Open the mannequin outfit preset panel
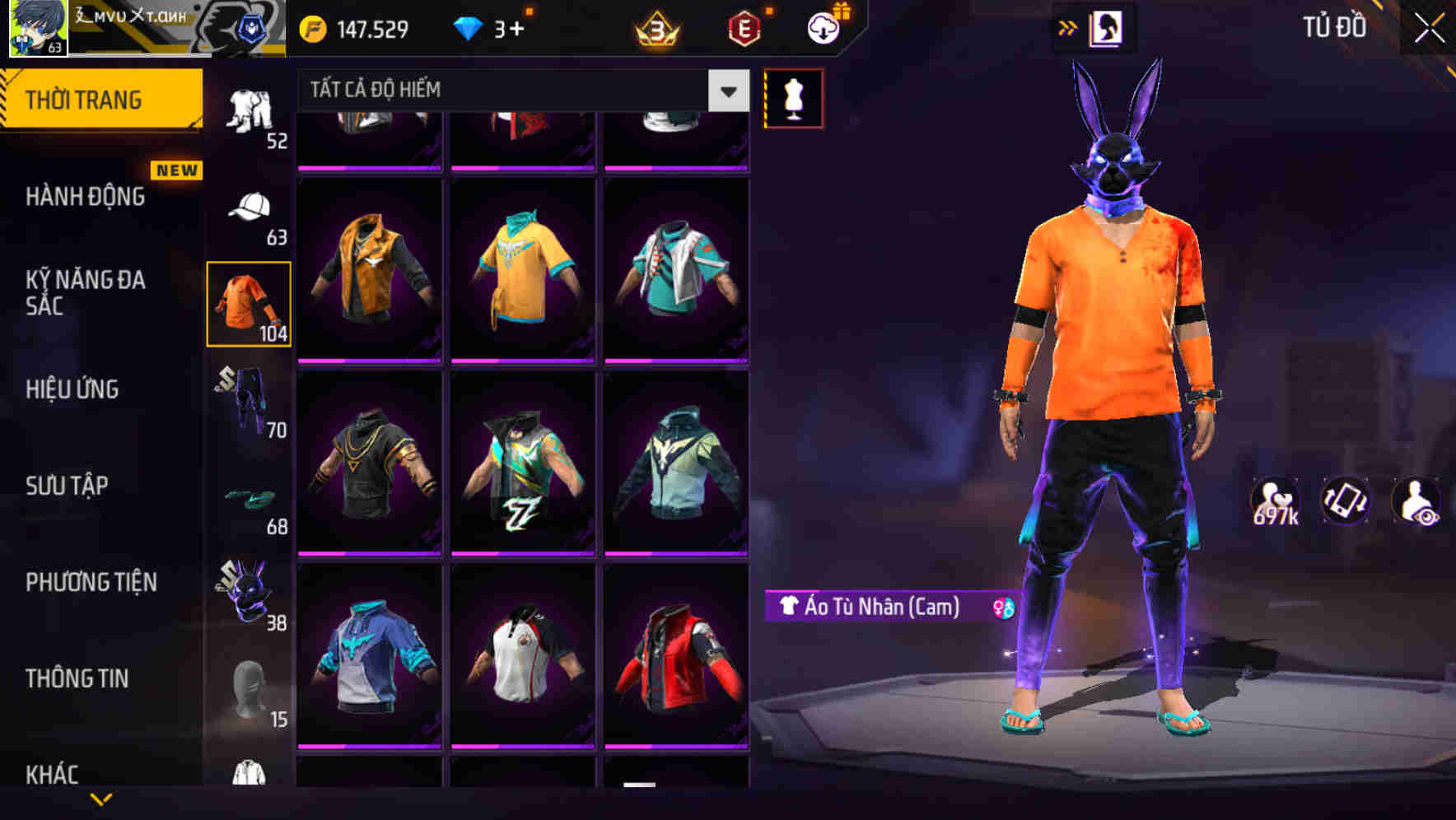Image resolution: width=1456 pixels, height=820 pixels. click(793, 97)
